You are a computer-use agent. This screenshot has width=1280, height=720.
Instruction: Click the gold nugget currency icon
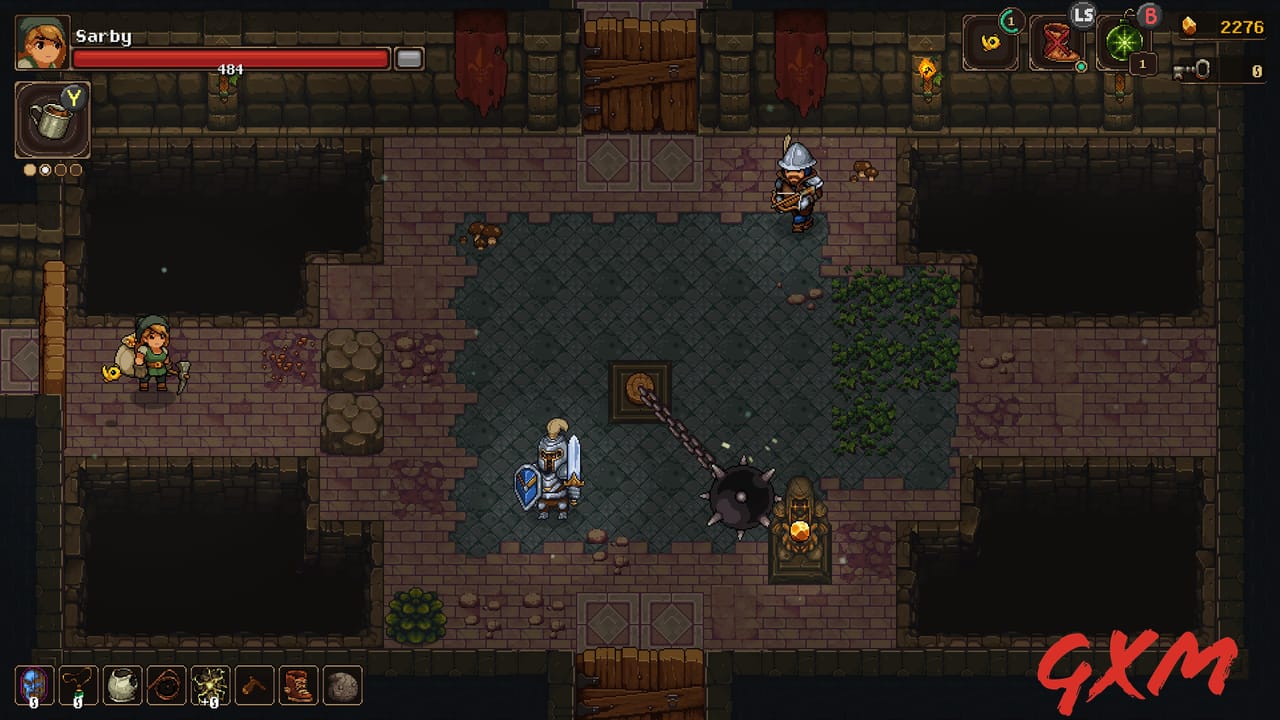point(1188,27)
